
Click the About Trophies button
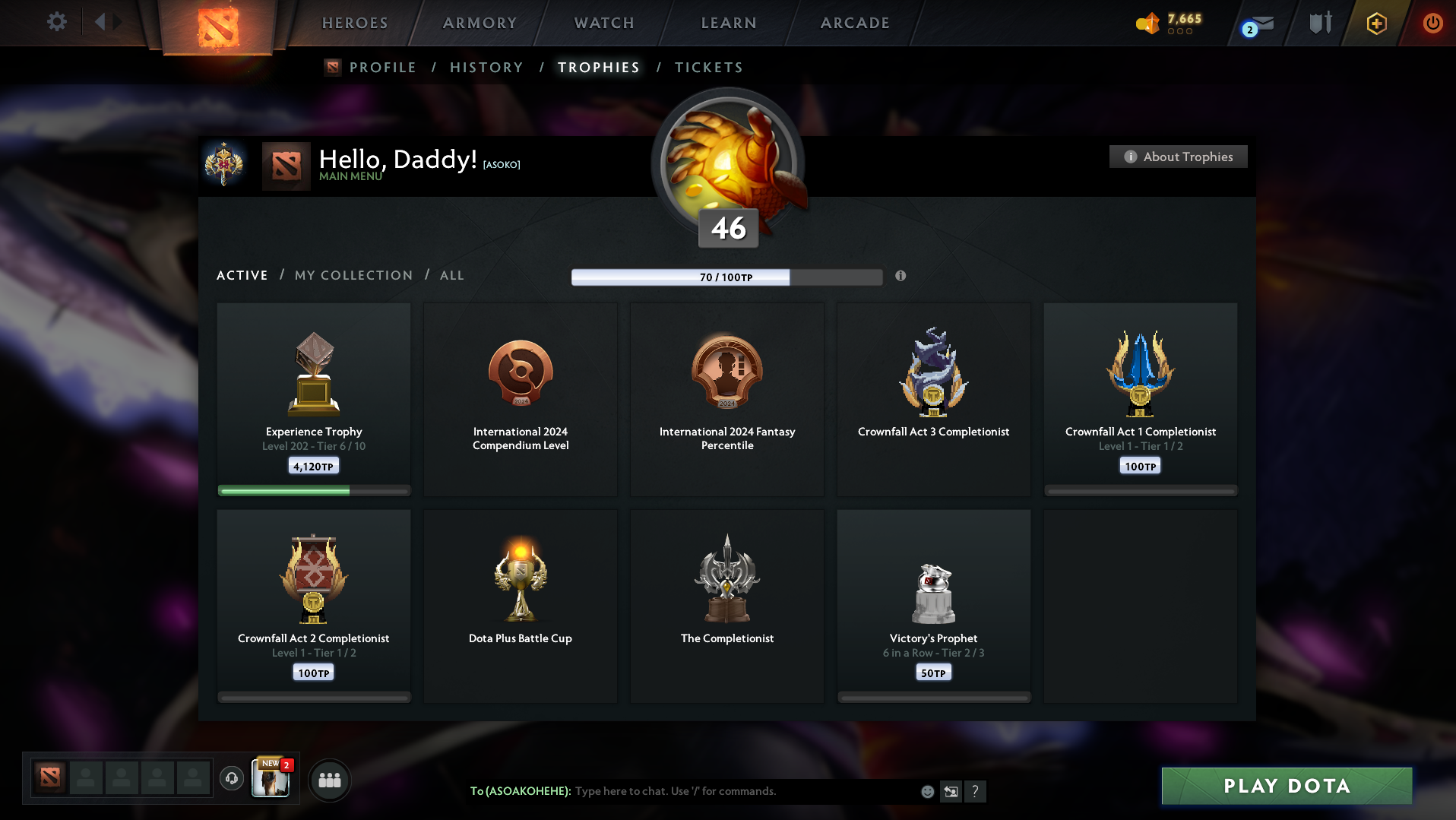[1177, 157]
